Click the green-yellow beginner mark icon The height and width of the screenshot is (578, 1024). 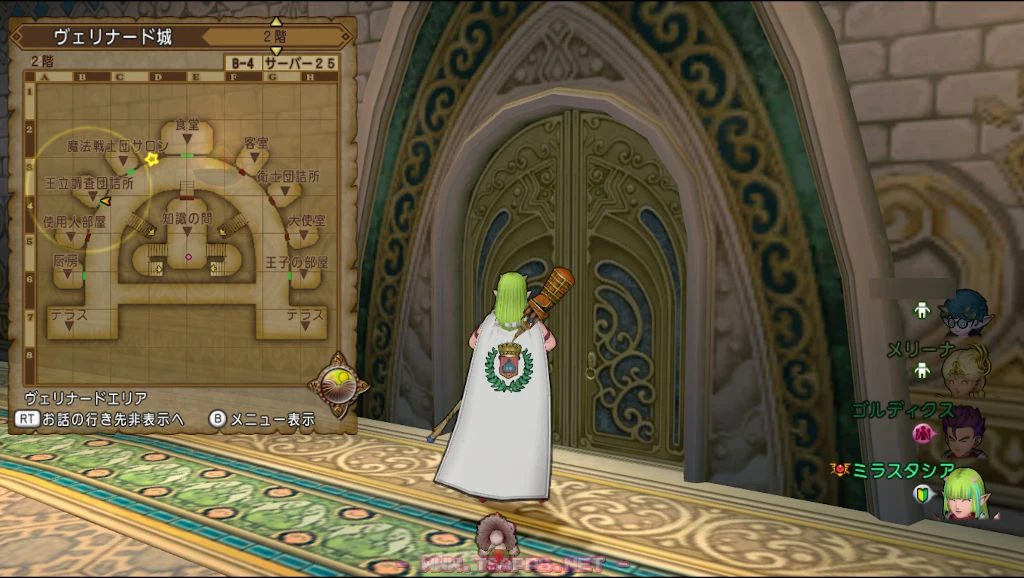click(x=922, y=493)
